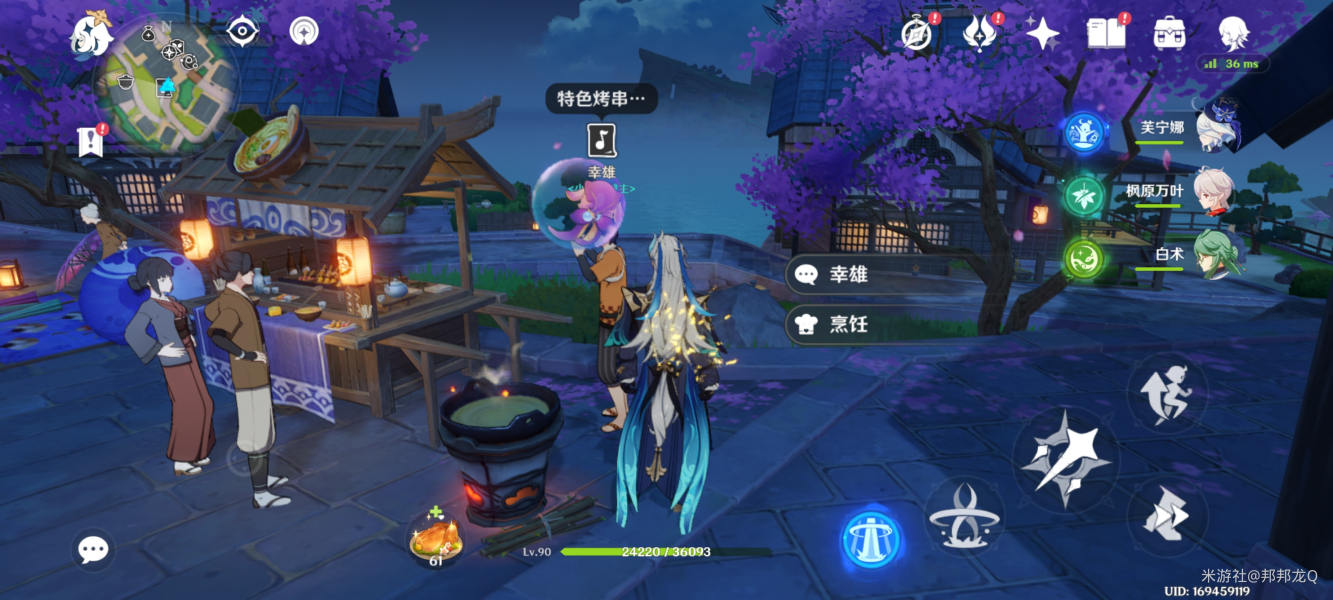The height and width of the screenshot is (600, 1333).
Task: Open the Paimon menu
Action: 91,33
